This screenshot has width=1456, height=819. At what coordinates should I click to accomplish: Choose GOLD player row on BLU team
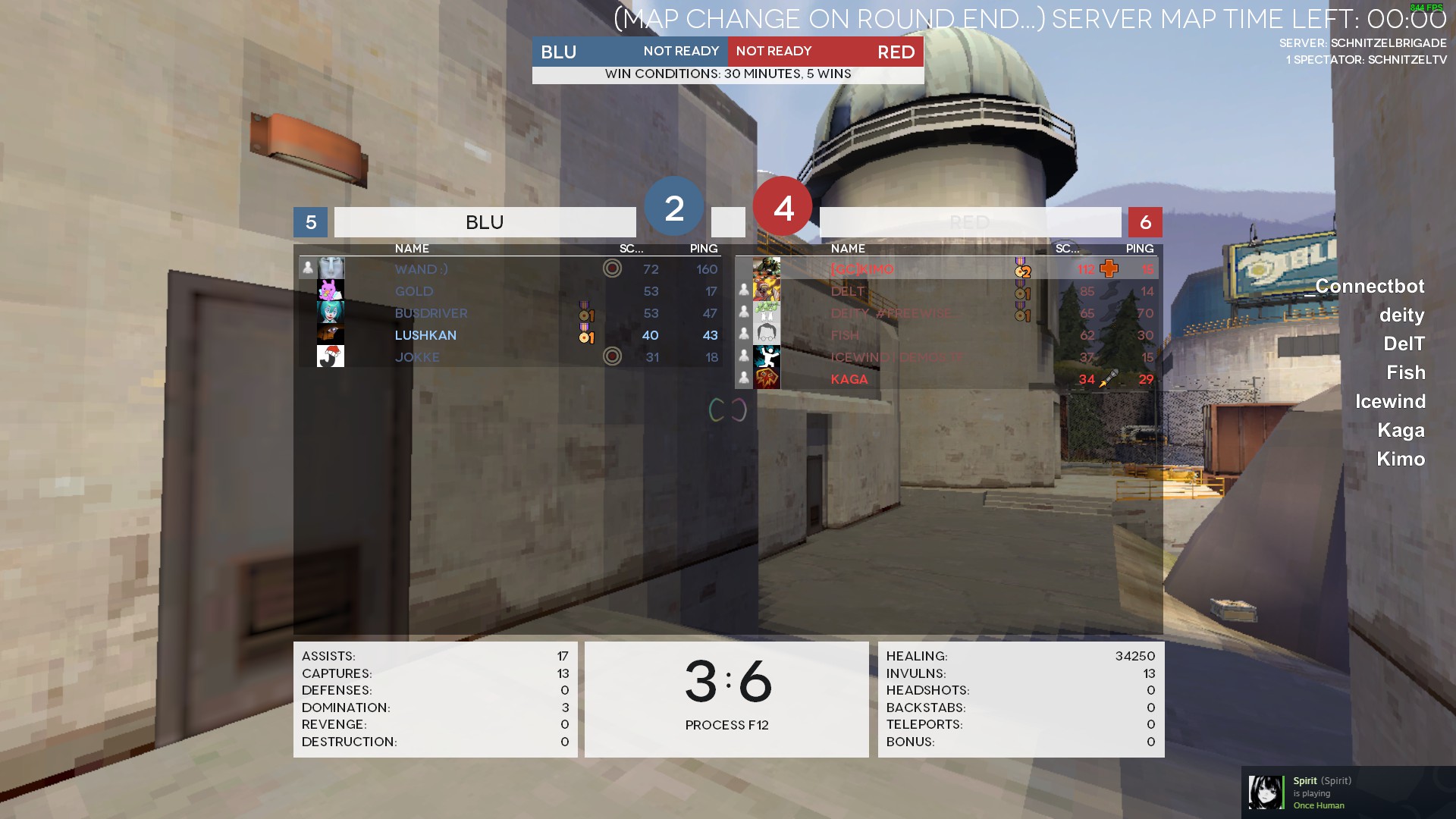point(508,291)
